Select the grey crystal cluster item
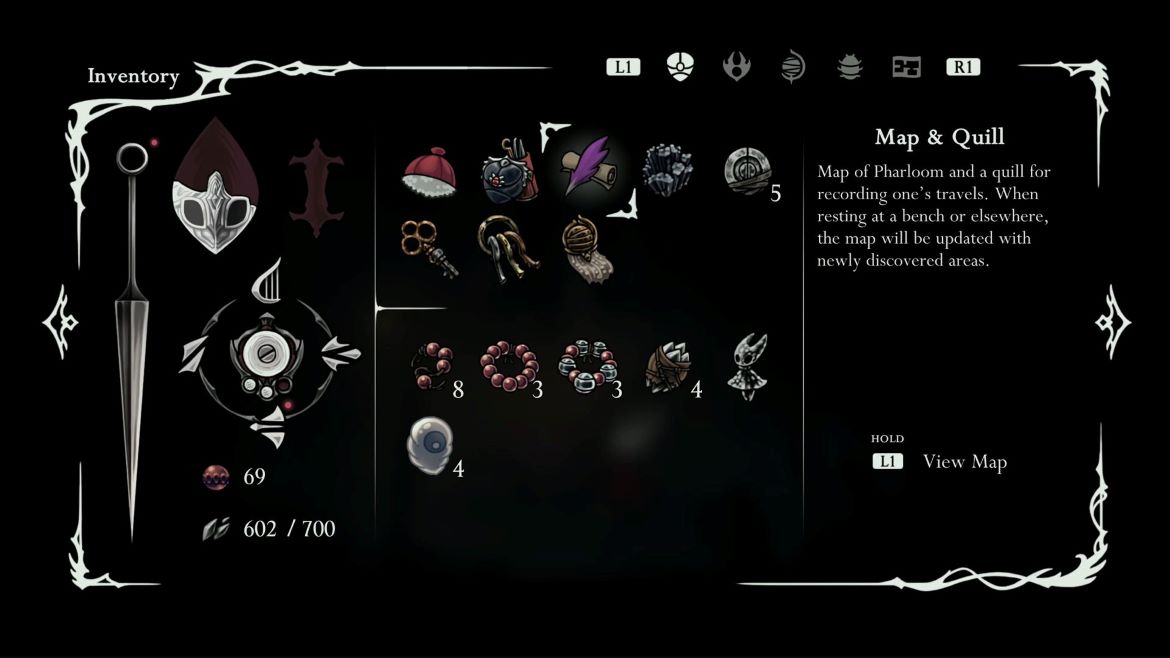The image size is (1170, 658). (x=667, y=169)
